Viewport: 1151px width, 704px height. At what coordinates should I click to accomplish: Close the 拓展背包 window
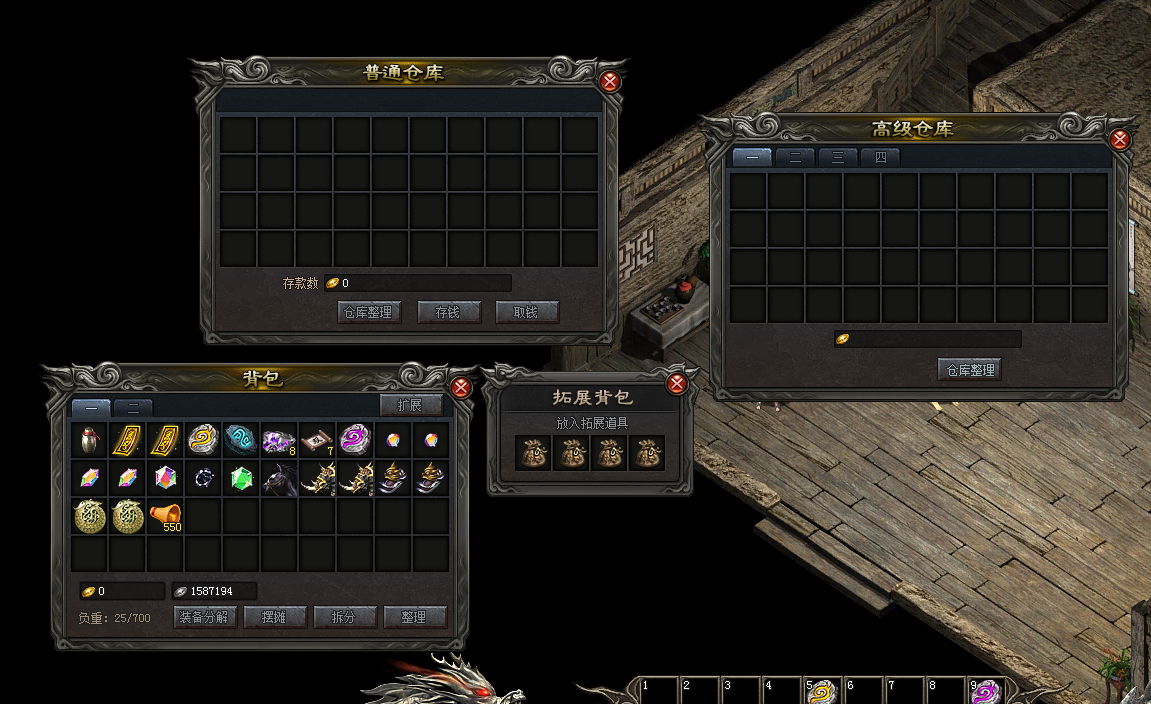(677, 384)
